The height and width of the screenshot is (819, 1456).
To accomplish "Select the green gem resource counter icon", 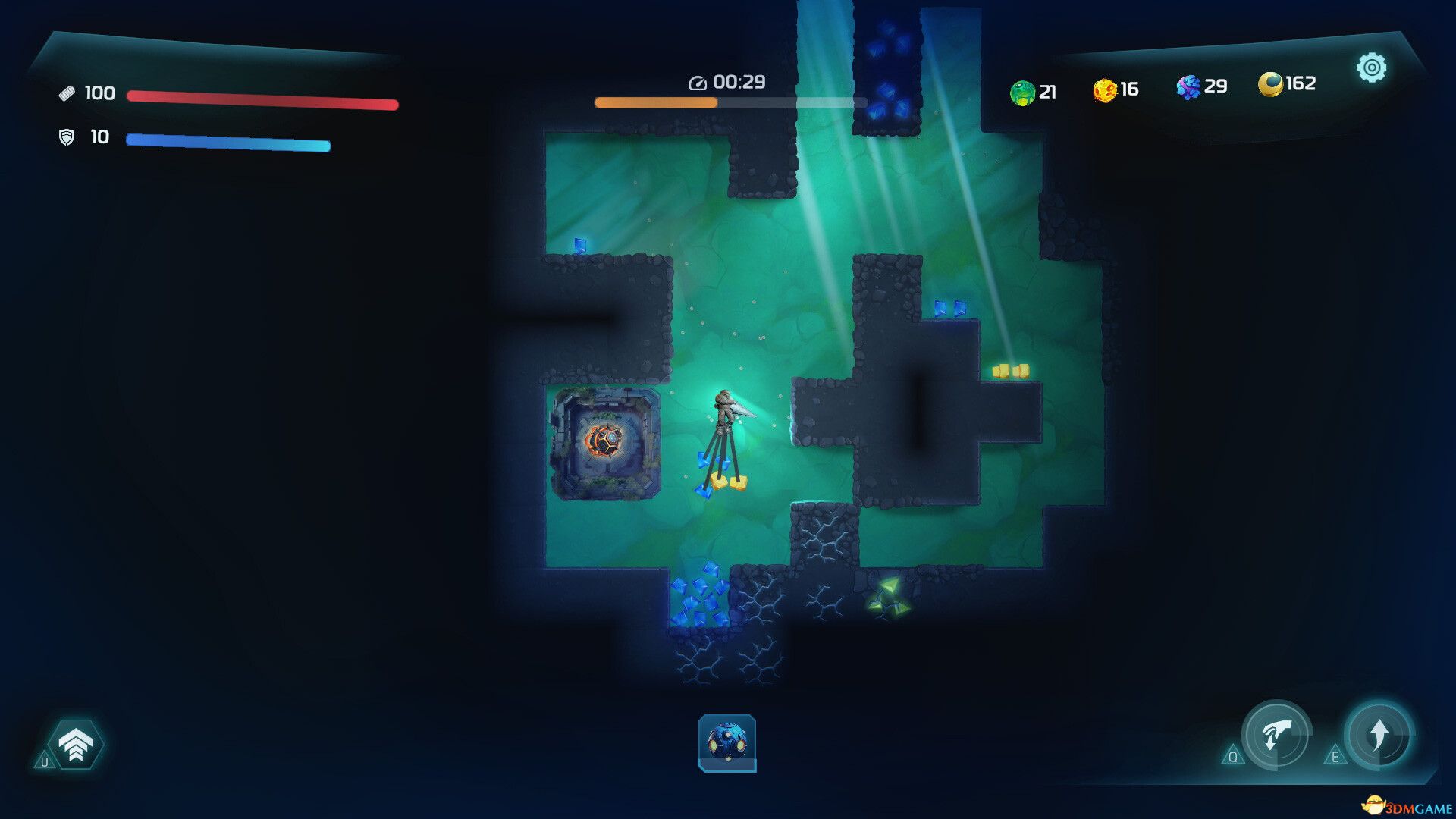I will pyautogui.click(x=1021, y=90).
